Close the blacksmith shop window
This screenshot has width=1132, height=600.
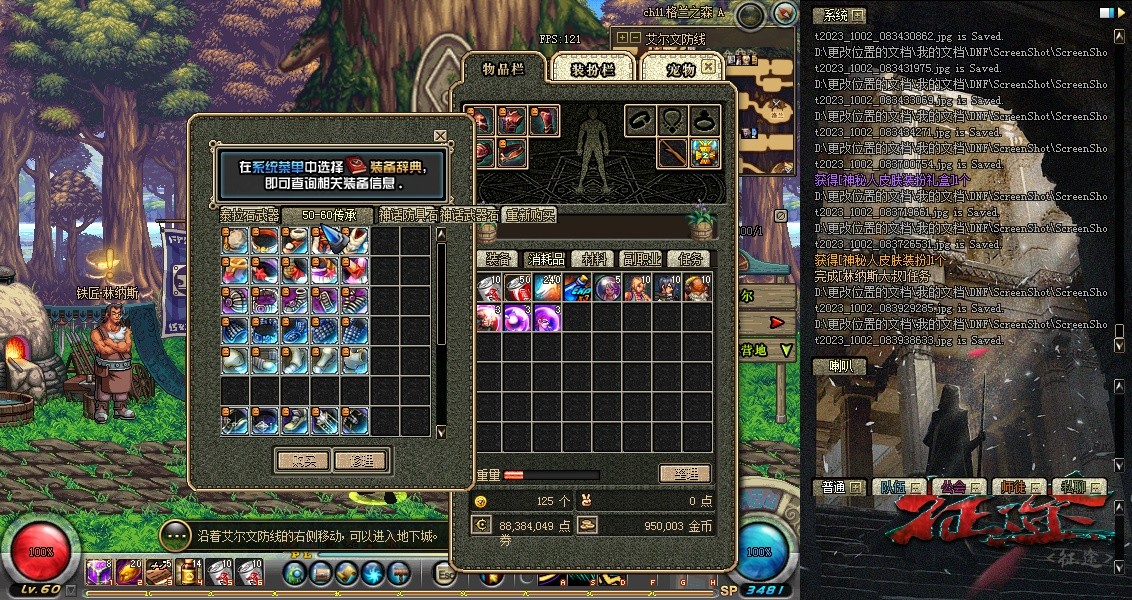440,136
